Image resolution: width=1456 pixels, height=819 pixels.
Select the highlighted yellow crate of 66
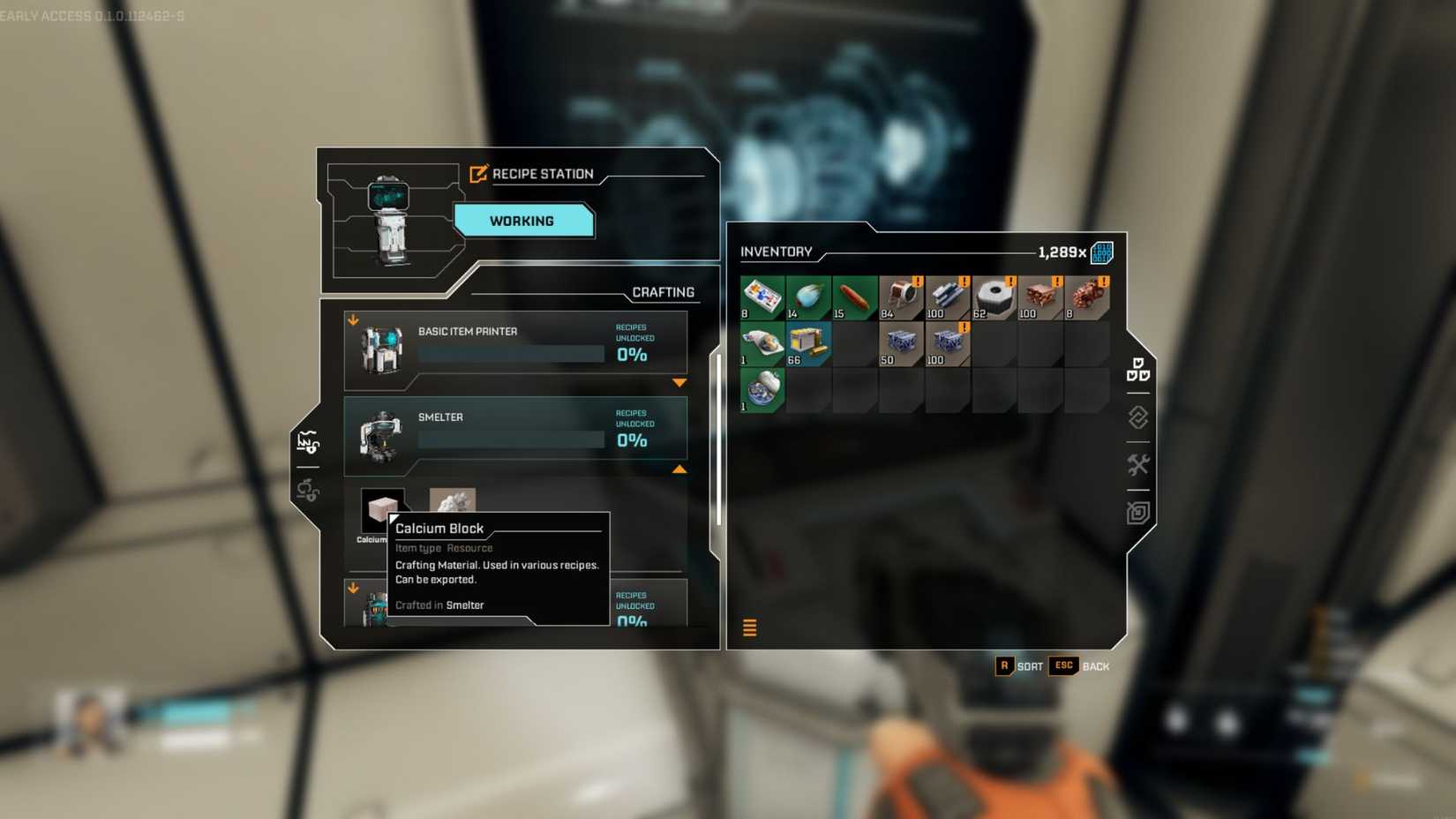pyautogui.click(x=807, y=343)
